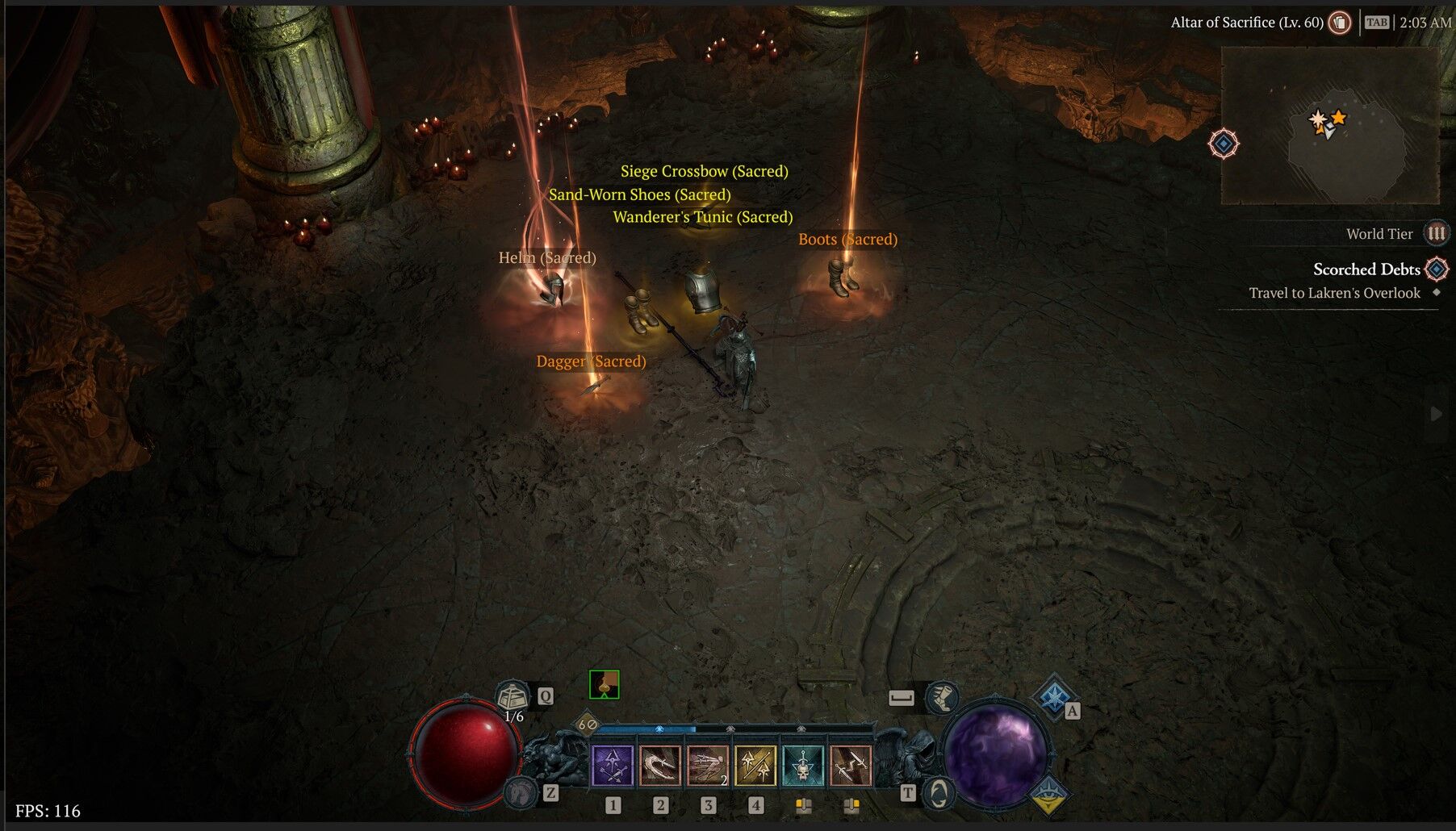Use the curved blade skill icon
1456x831 pixels.
(660, 766)
